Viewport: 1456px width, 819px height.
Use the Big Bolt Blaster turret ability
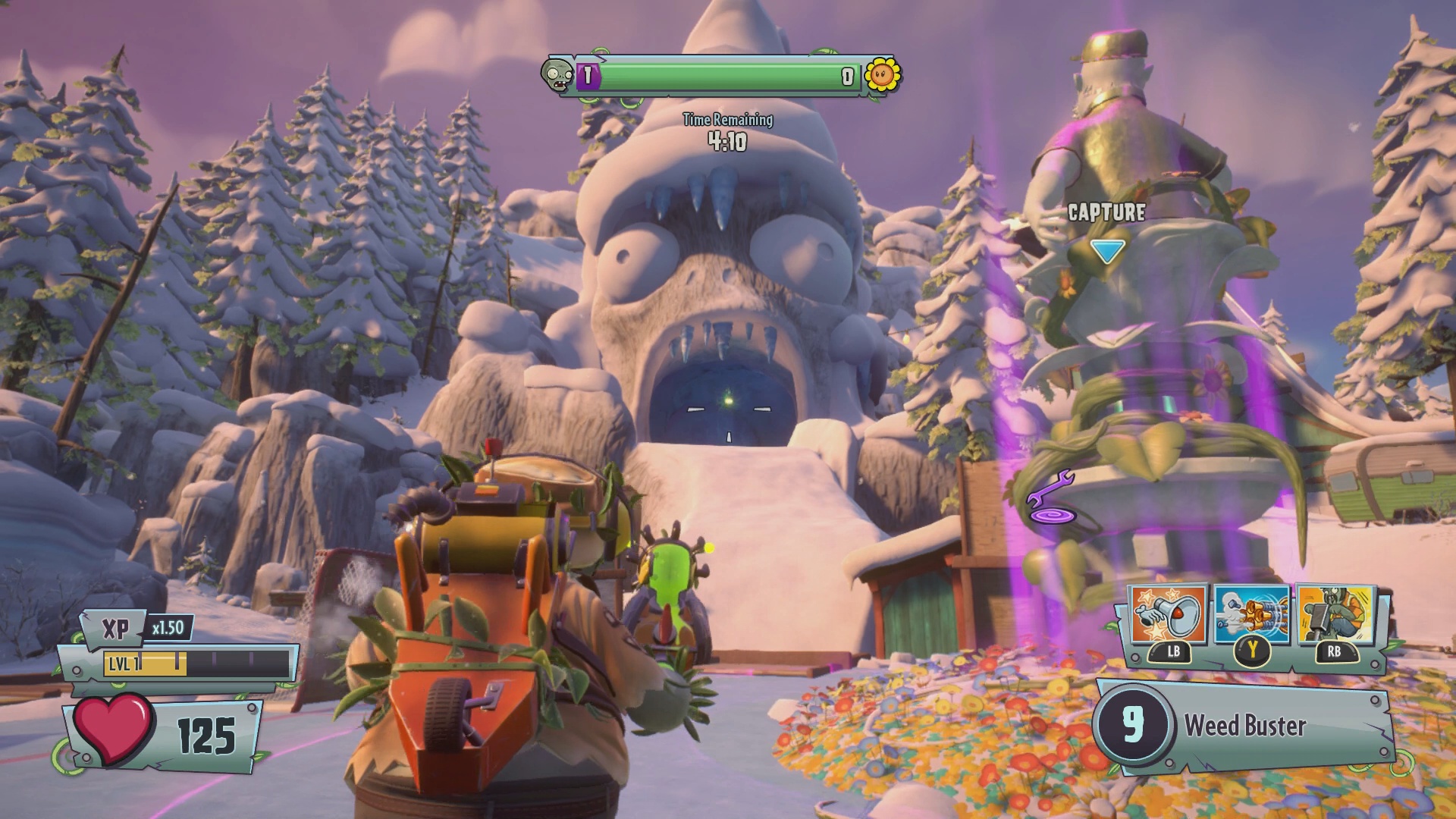point(1252,615)
